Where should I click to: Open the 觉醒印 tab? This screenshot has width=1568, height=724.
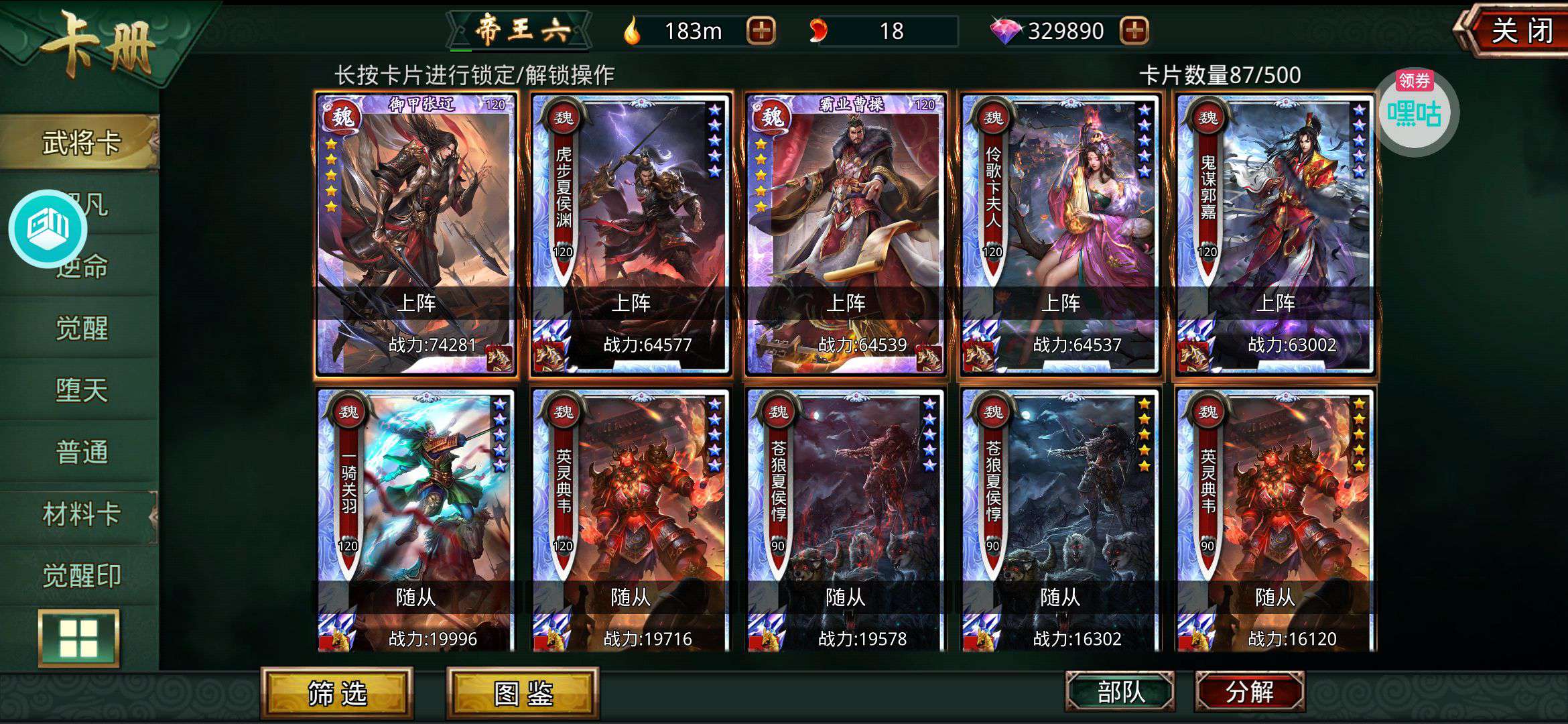80,576
